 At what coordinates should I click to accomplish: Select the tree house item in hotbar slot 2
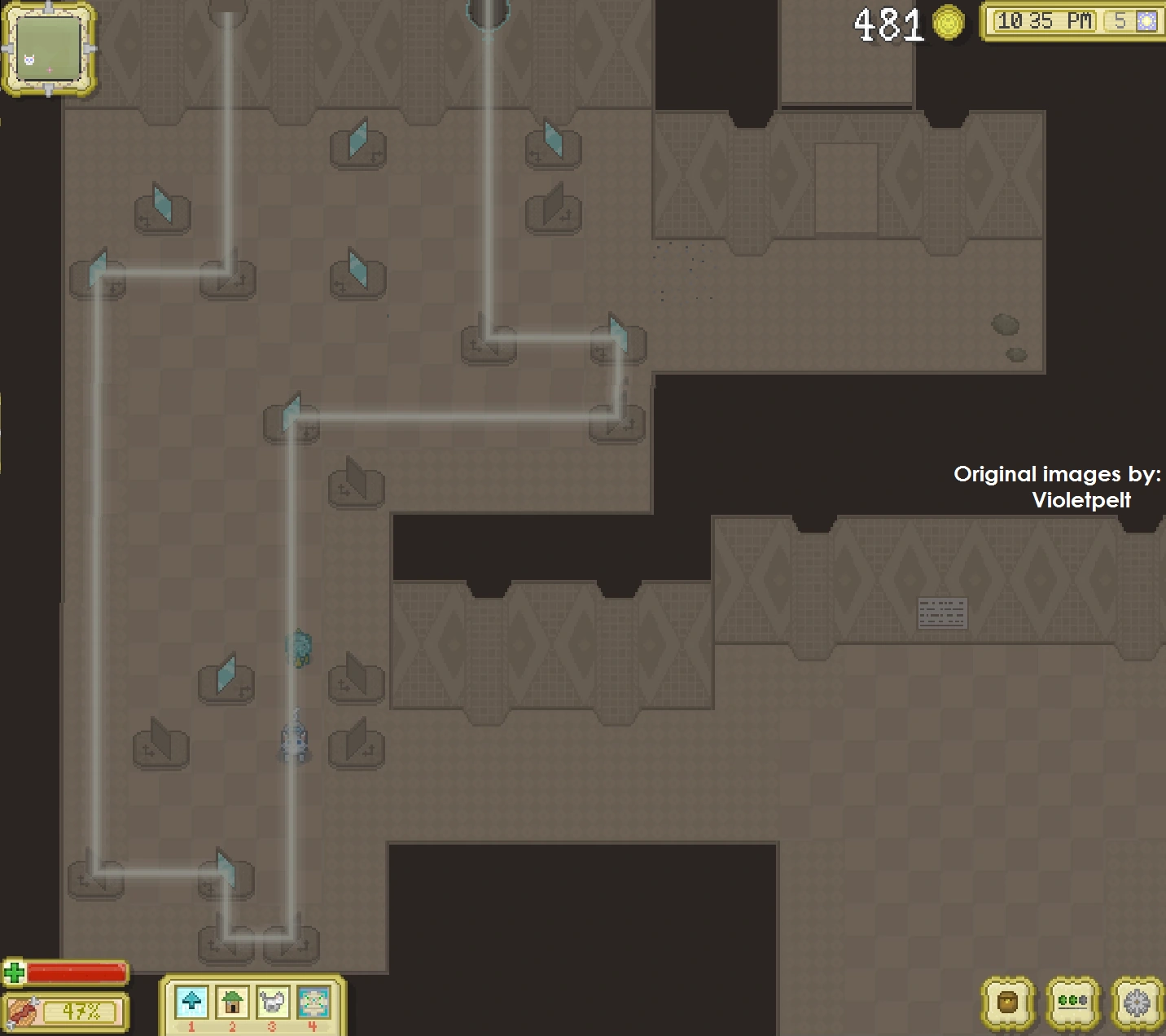(231, 1003)
